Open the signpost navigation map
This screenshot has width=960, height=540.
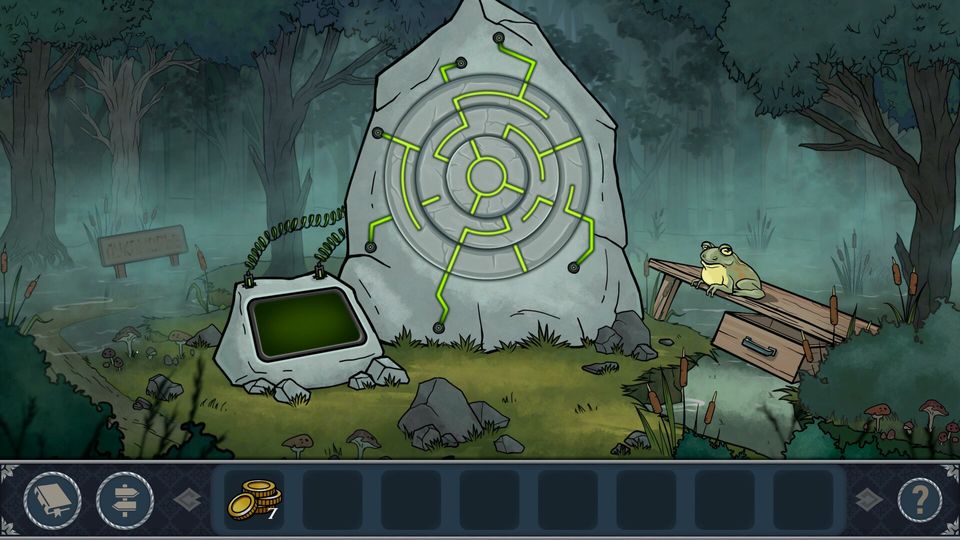tap(125, 499)
